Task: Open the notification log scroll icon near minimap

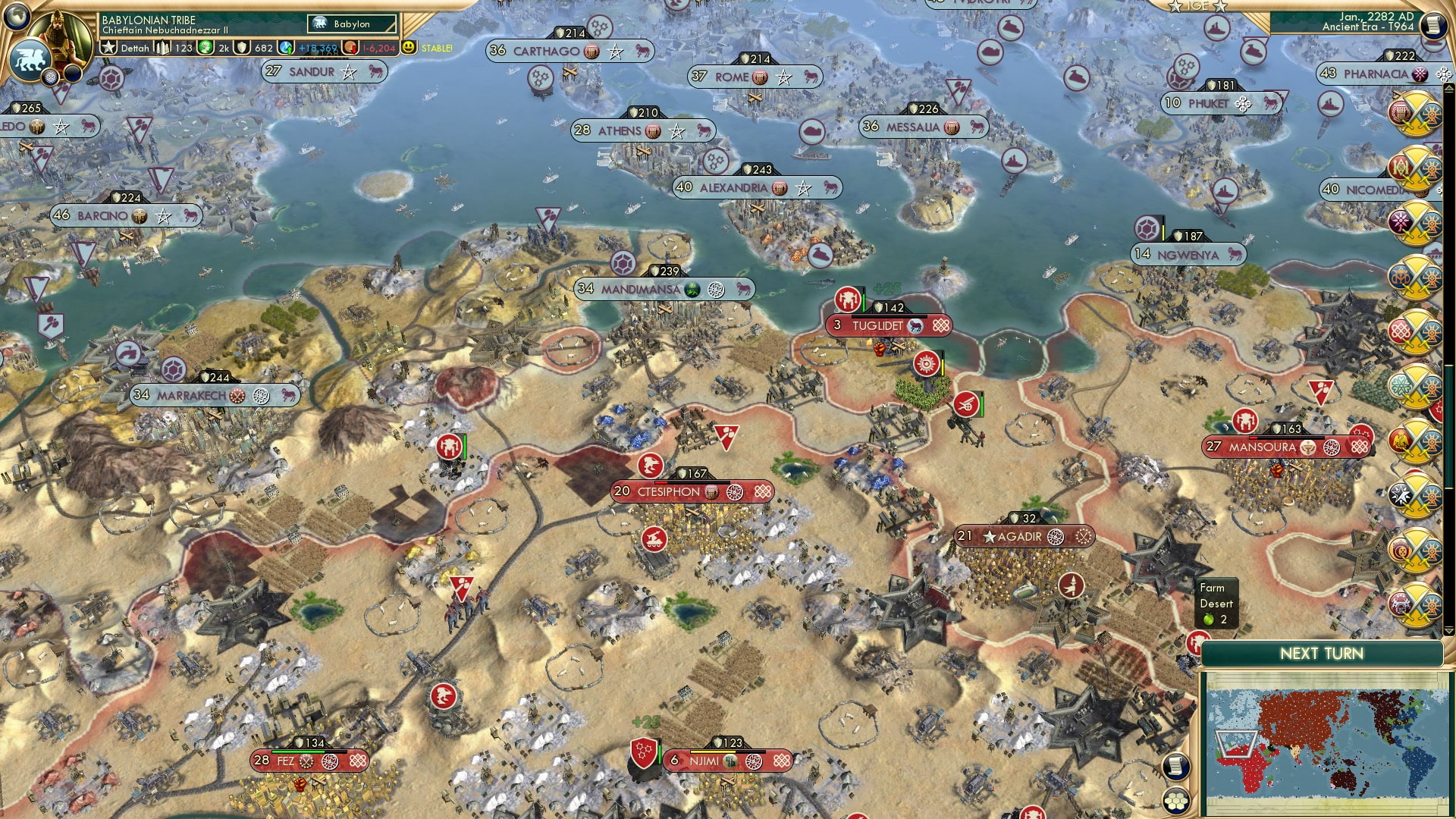Action: 1175,769
